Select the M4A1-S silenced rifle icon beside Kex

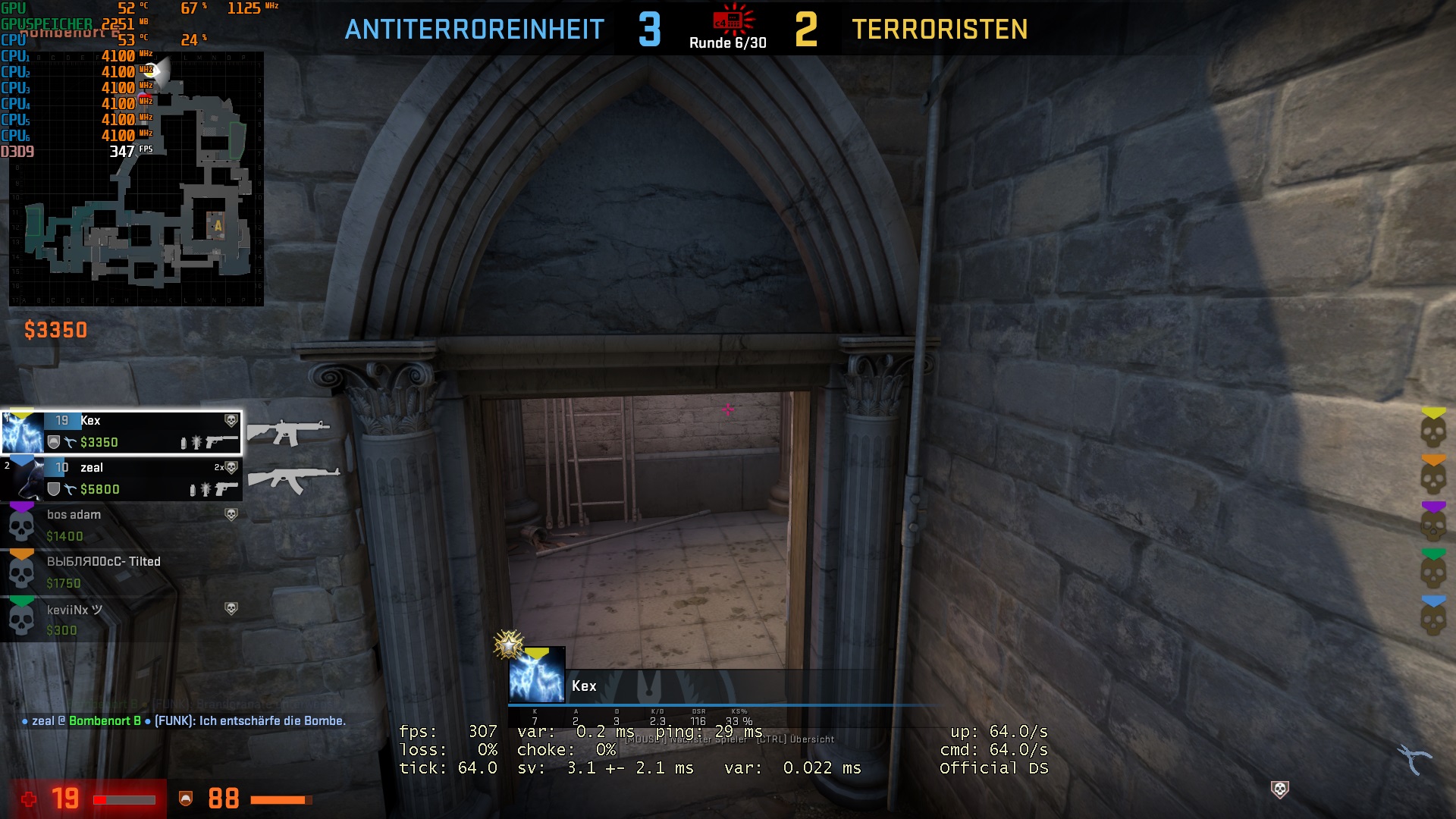[292, 434]
